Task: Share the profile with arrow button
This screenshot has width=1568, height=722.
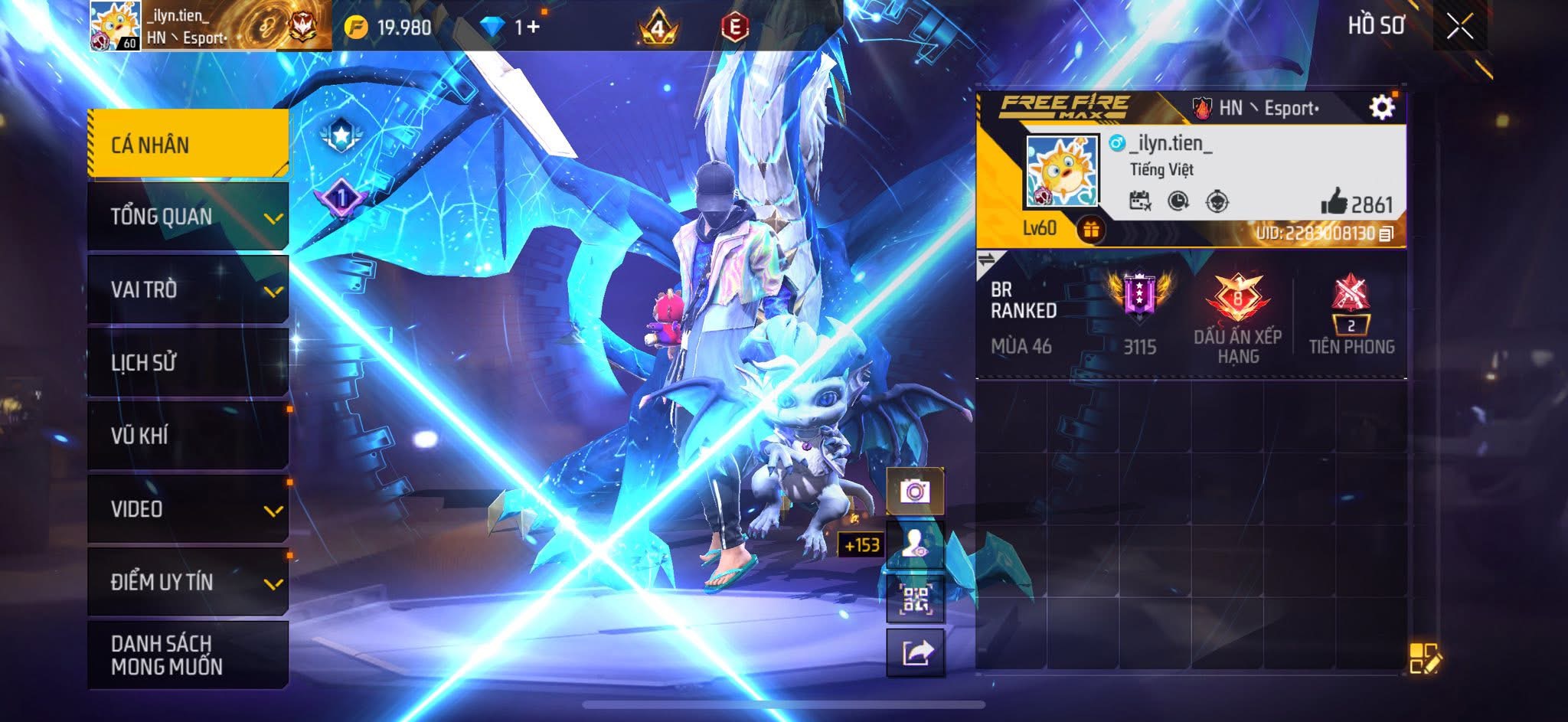Action: tap(915, 653)
